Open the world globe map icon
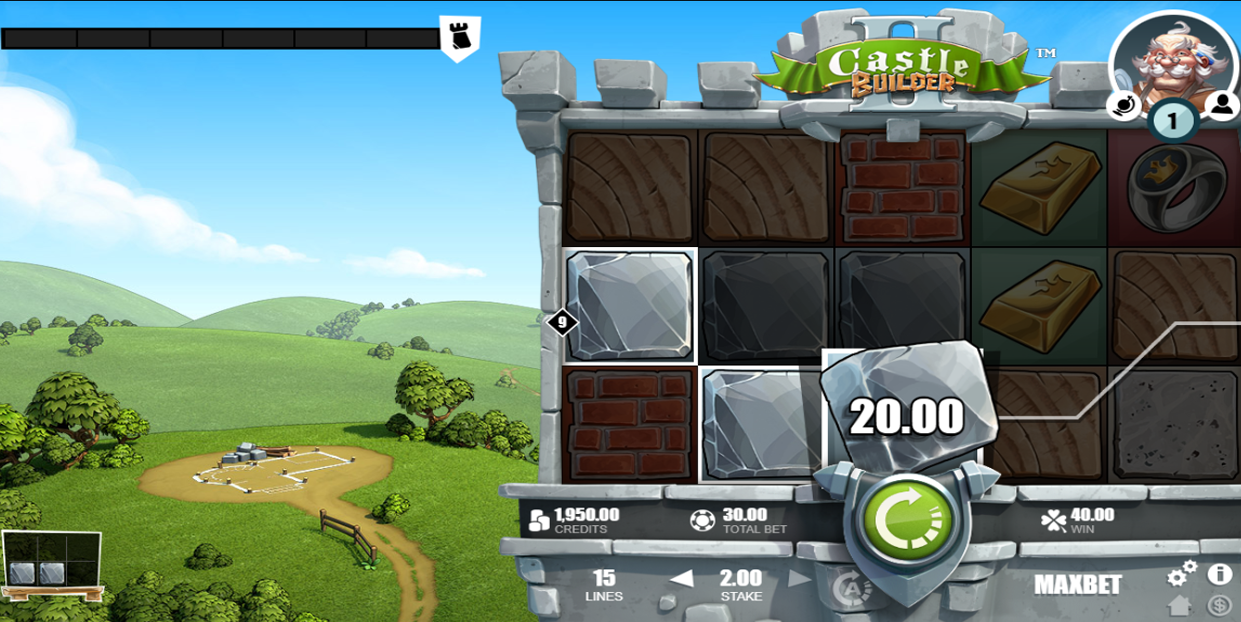This screenshot has height=622, width=1241. pyautogui.click(x=1125, y=104)
